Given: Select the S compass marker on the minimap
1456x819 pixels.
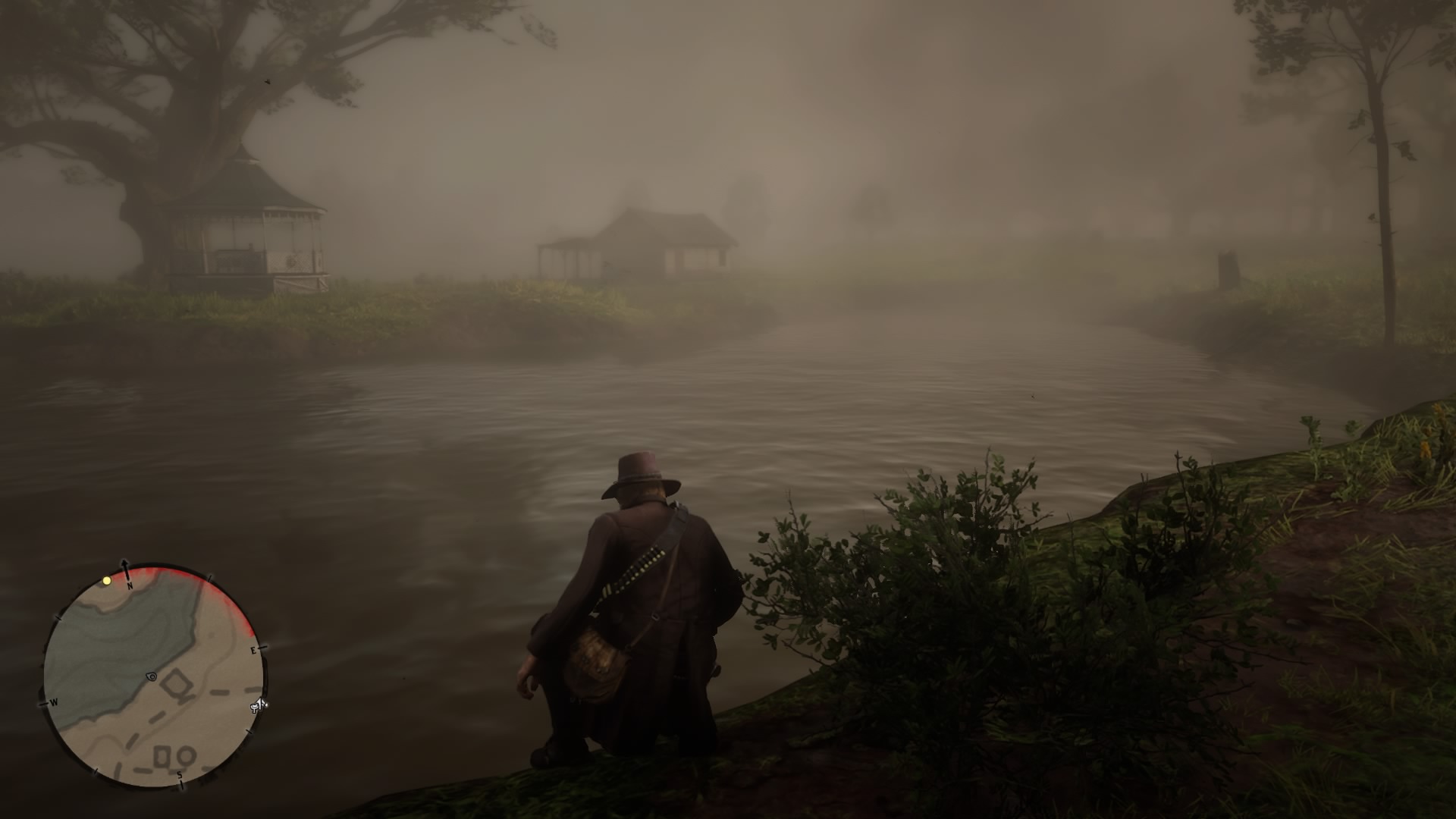Looking at the screenshot, I should coord(180,775).
